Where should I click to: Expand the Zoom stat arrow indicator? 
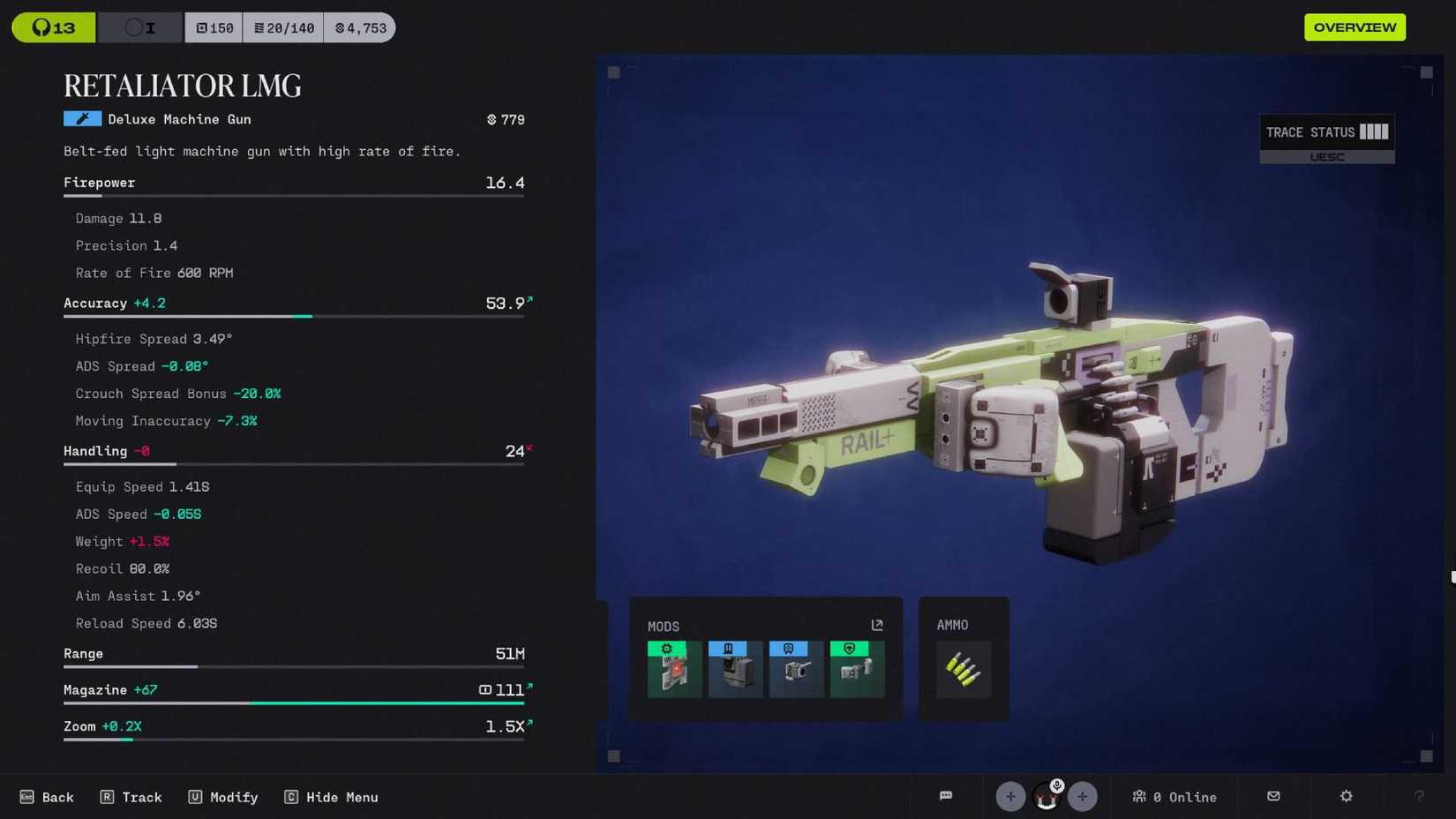click(x=530, y=723)
